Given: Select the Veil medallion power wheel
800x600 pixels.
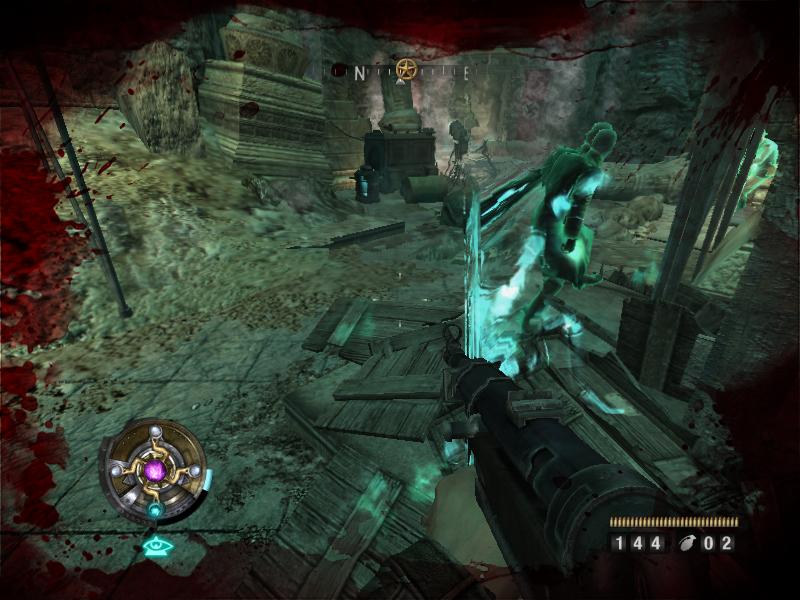Looking at the screenshot, I should pyautogui.click(x=153, y=469).
